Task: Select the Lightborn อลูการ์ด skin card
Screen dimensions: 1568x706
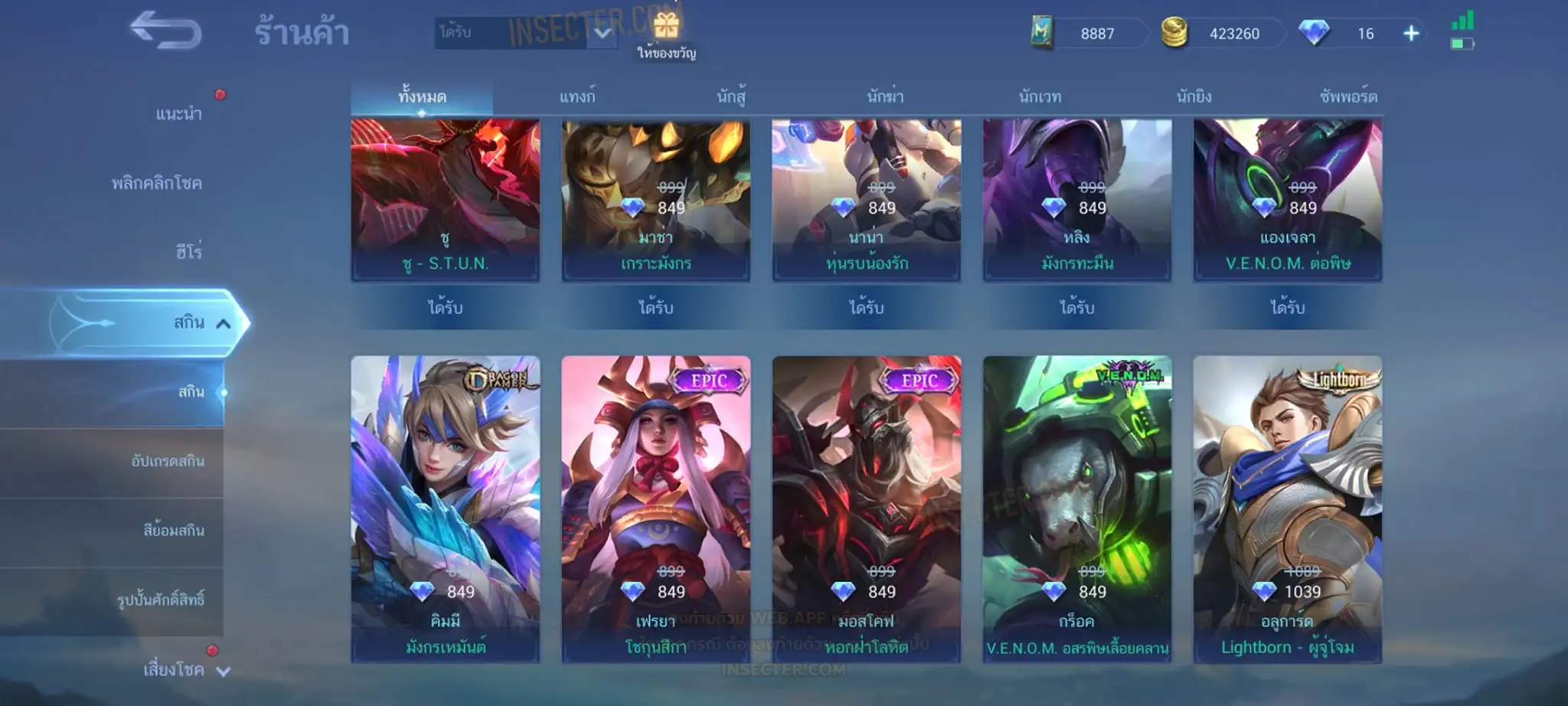Action: (x=1287, y=508)
